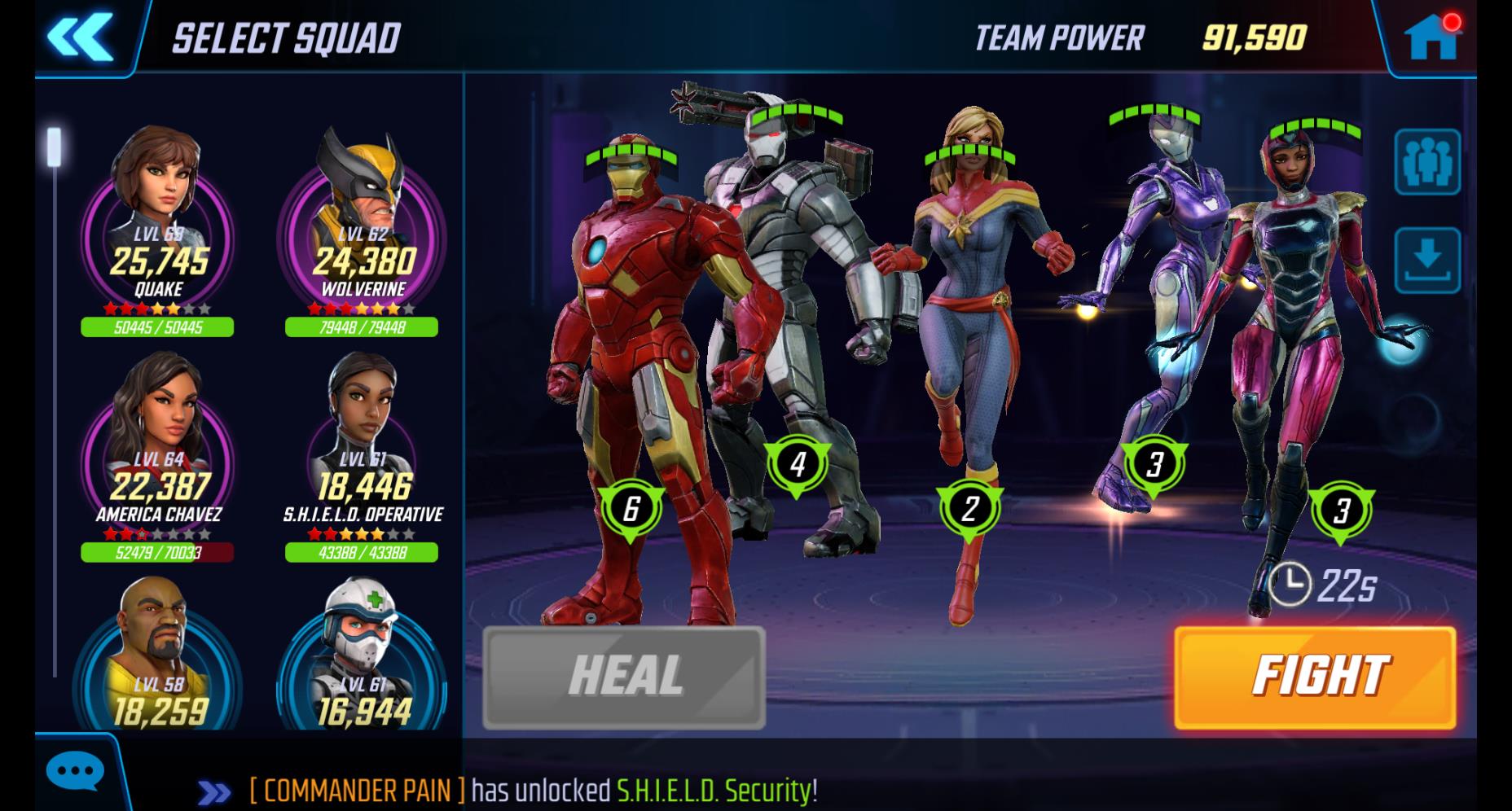Click the grayed-out HEAL button
This screenshot has height=811, width=1512.
coord(624,677)
